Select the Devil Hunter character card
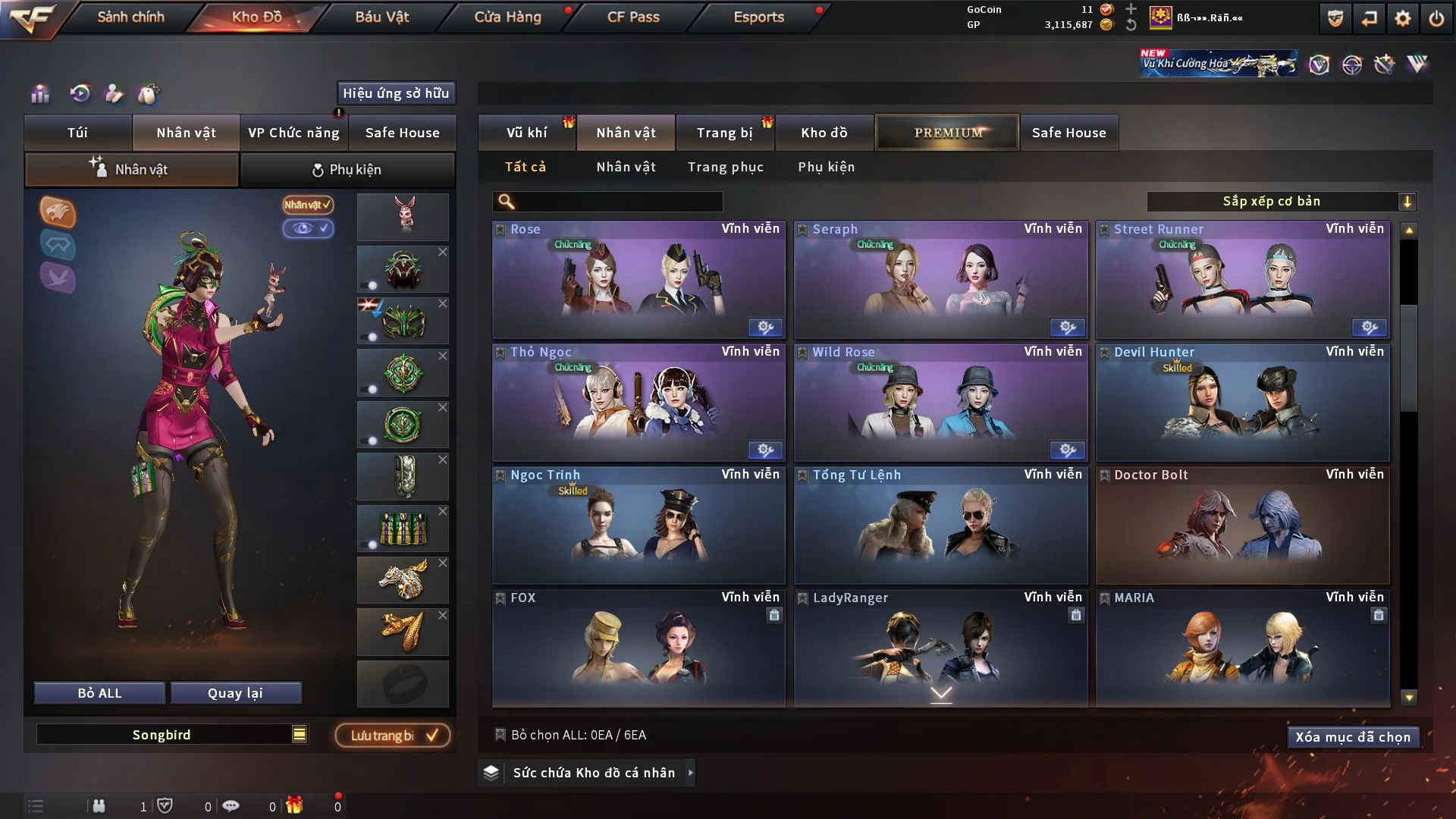 pyautogui.click(x=1242, y=403)
